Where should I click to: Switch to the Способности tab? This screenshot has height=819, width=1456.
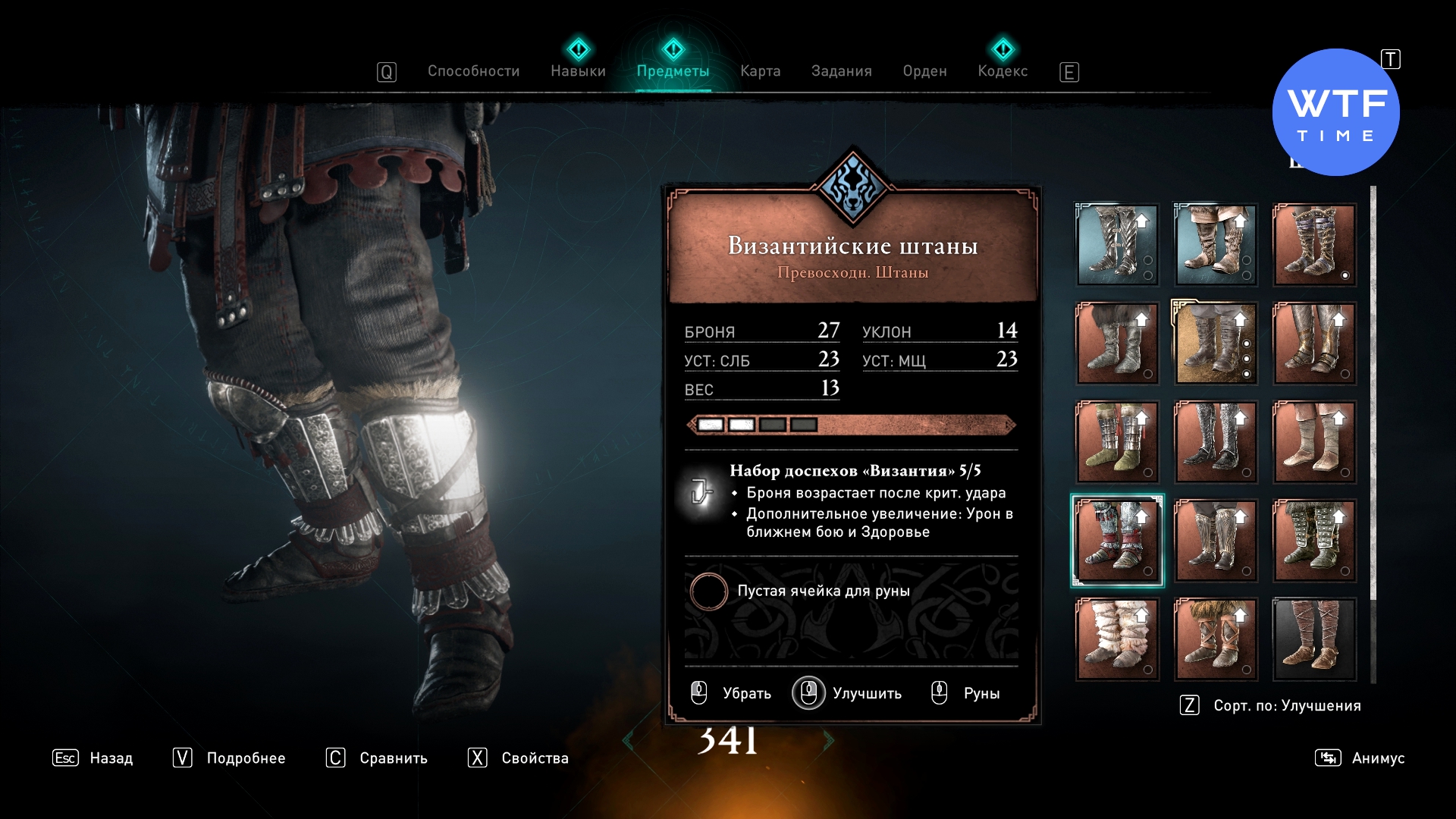[x=473, y=71]
